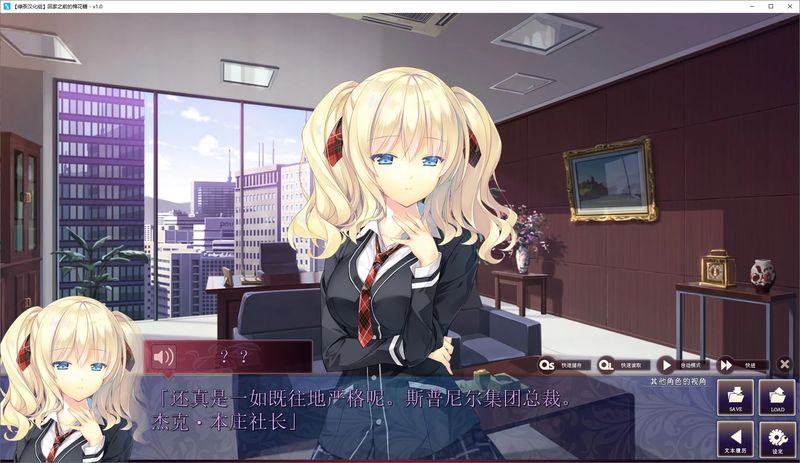Open the 设定 settings gear button
This screenshot has width=800, height=463.
pyautogui.click(x=777, y=437)
